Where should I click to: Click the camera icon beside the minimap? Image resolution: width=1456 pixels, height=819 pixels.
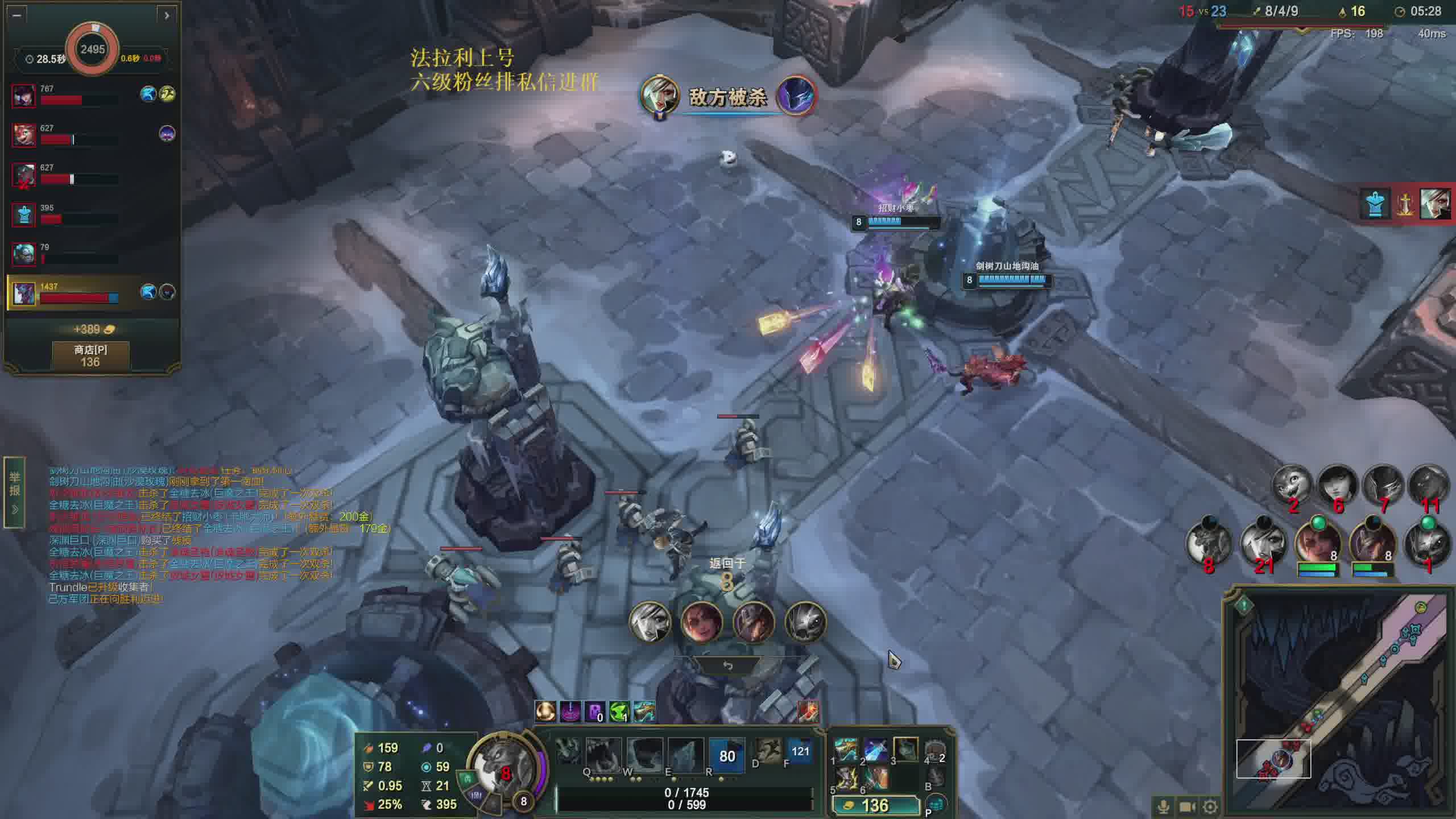point(1187,806)
